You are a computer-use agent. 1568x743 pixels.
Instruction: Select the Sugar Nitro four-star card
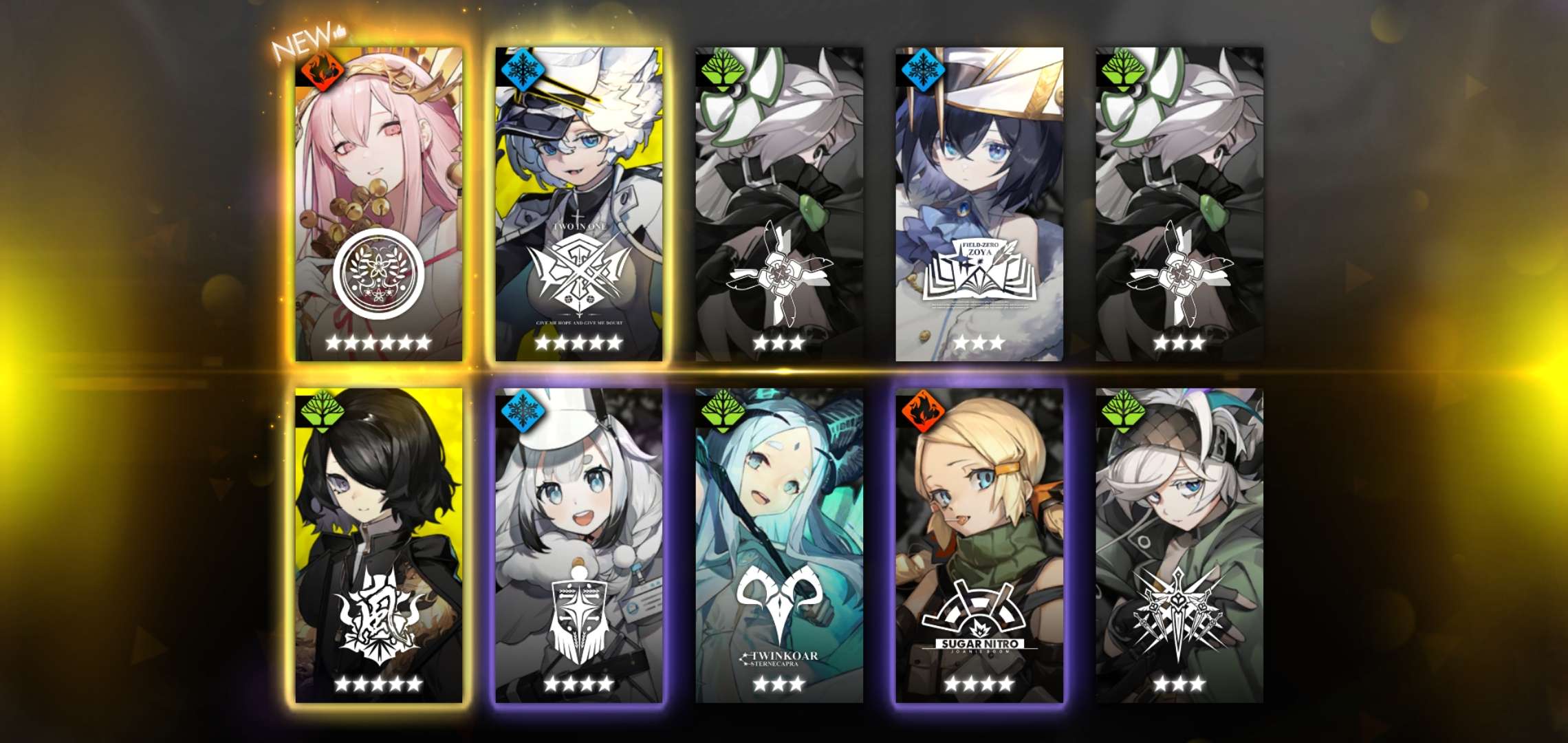pos(979,545)
